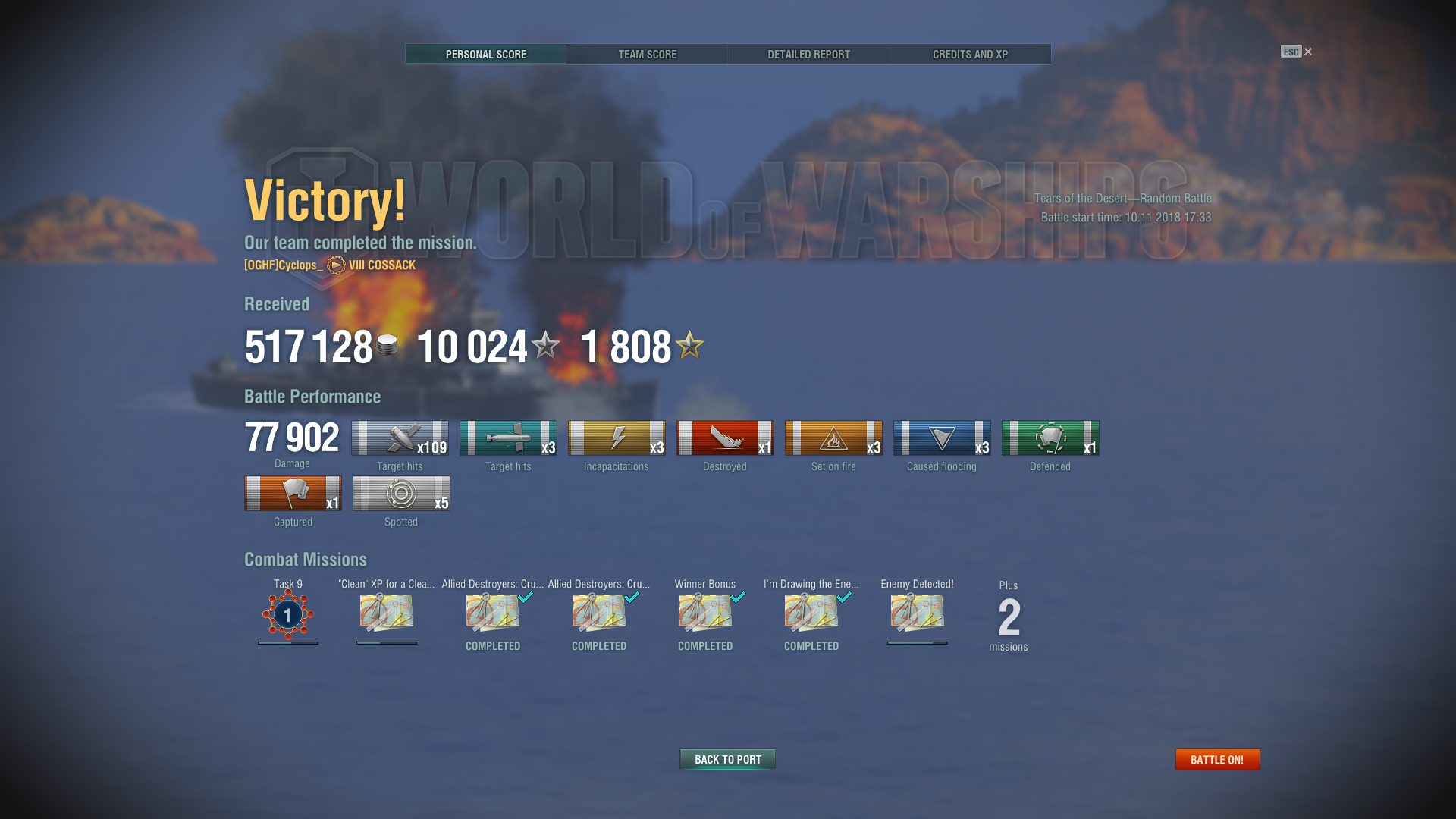Open the Task 9 combat mission
Viewport: 1456px width, 819px height.
tap(288, 614)
